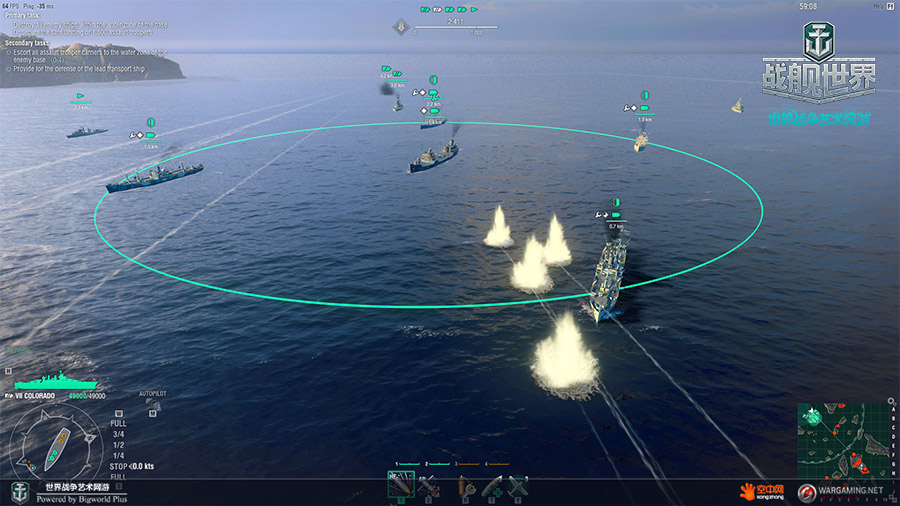Select main battery group 1 indicator

[x=409, y=465]
